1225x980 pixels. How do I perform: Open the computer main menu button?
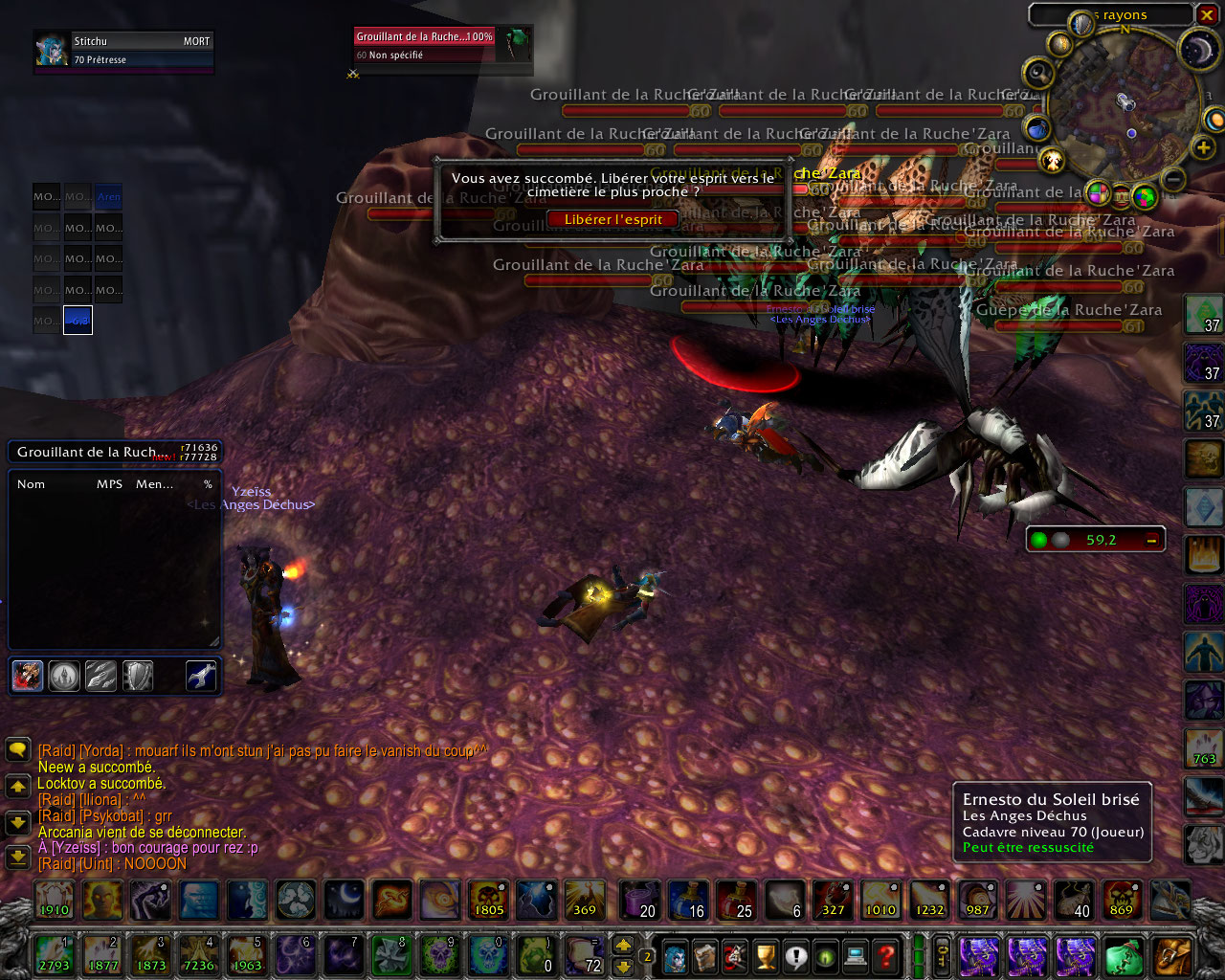[857, 955]
